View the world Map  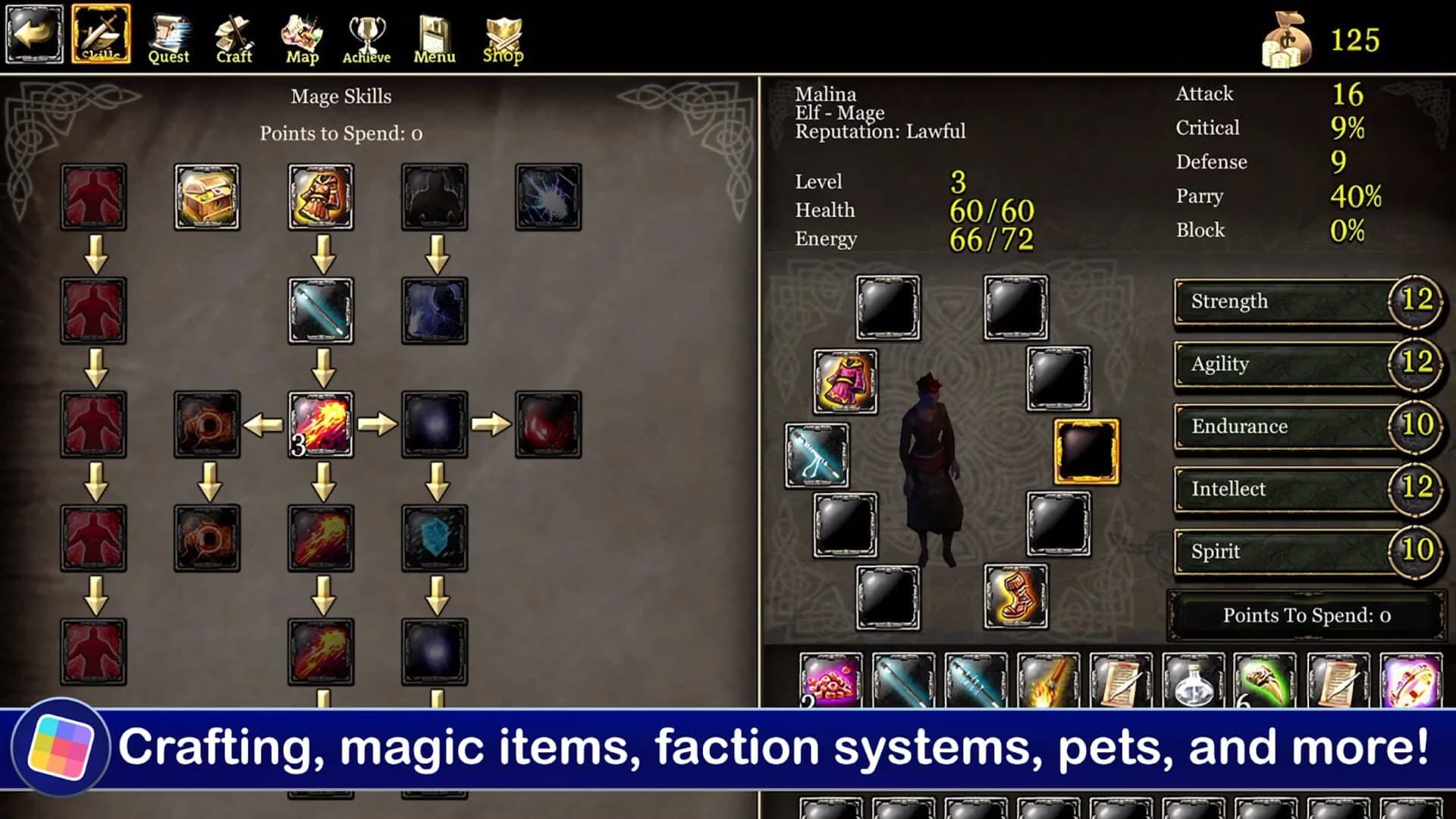(302, 36)
